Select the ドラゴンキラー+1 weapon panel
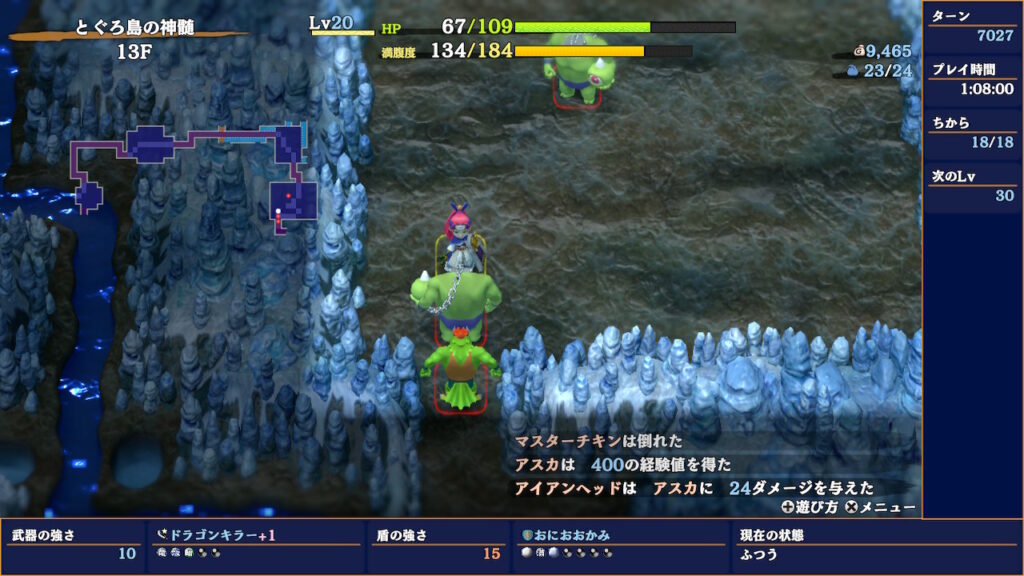The width and height of the screenshot is (1024, 576). (x=255, y=545)
